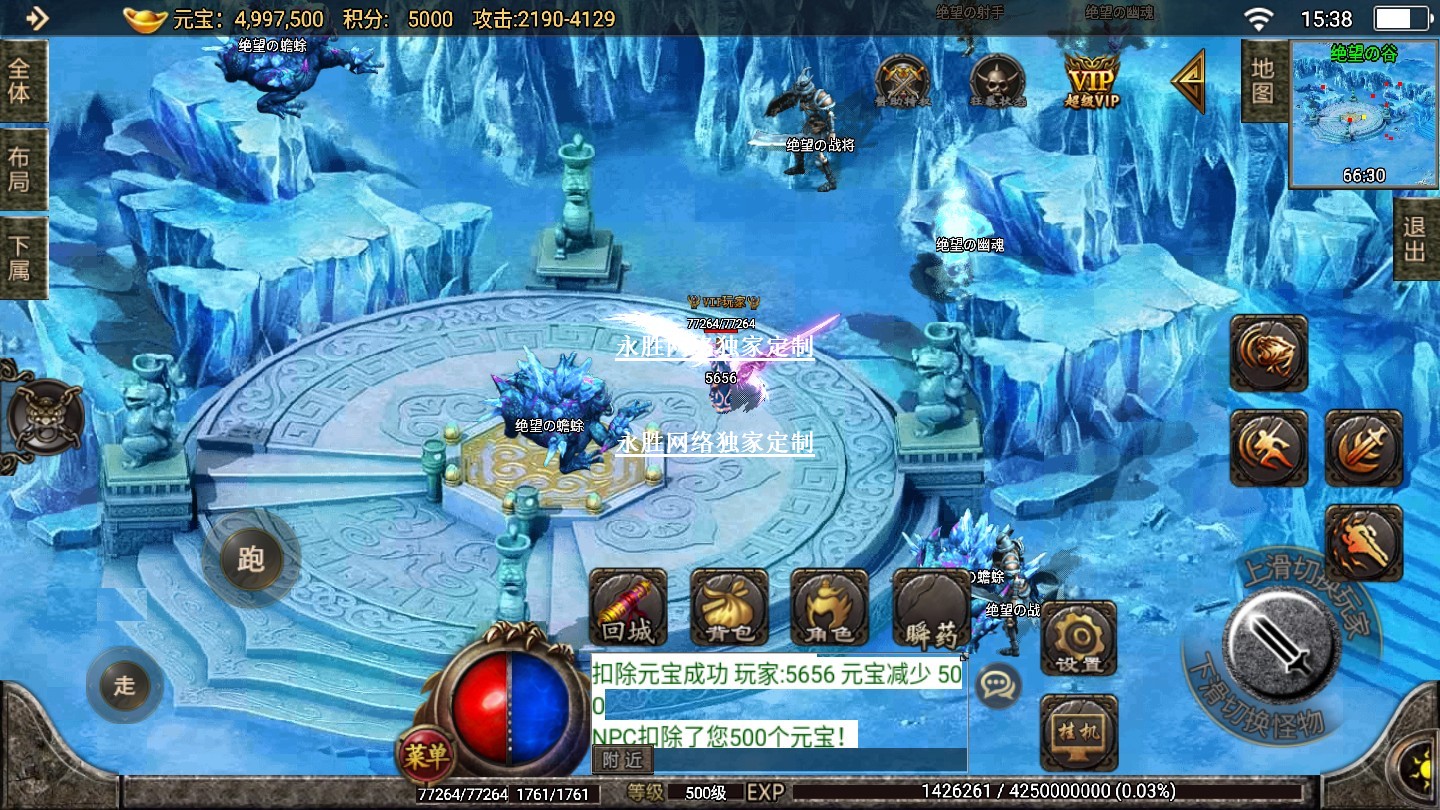This screenshot has width=1440, height=810.
Task: Use the 回城 return-to-town button
Action: 628,608
